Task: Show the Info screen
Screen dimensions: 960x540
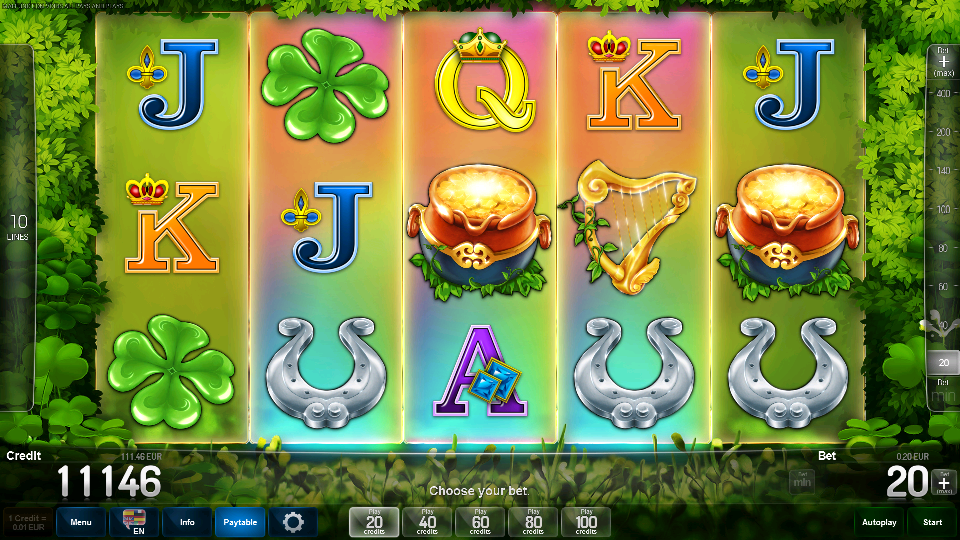Action: point(187,522)
